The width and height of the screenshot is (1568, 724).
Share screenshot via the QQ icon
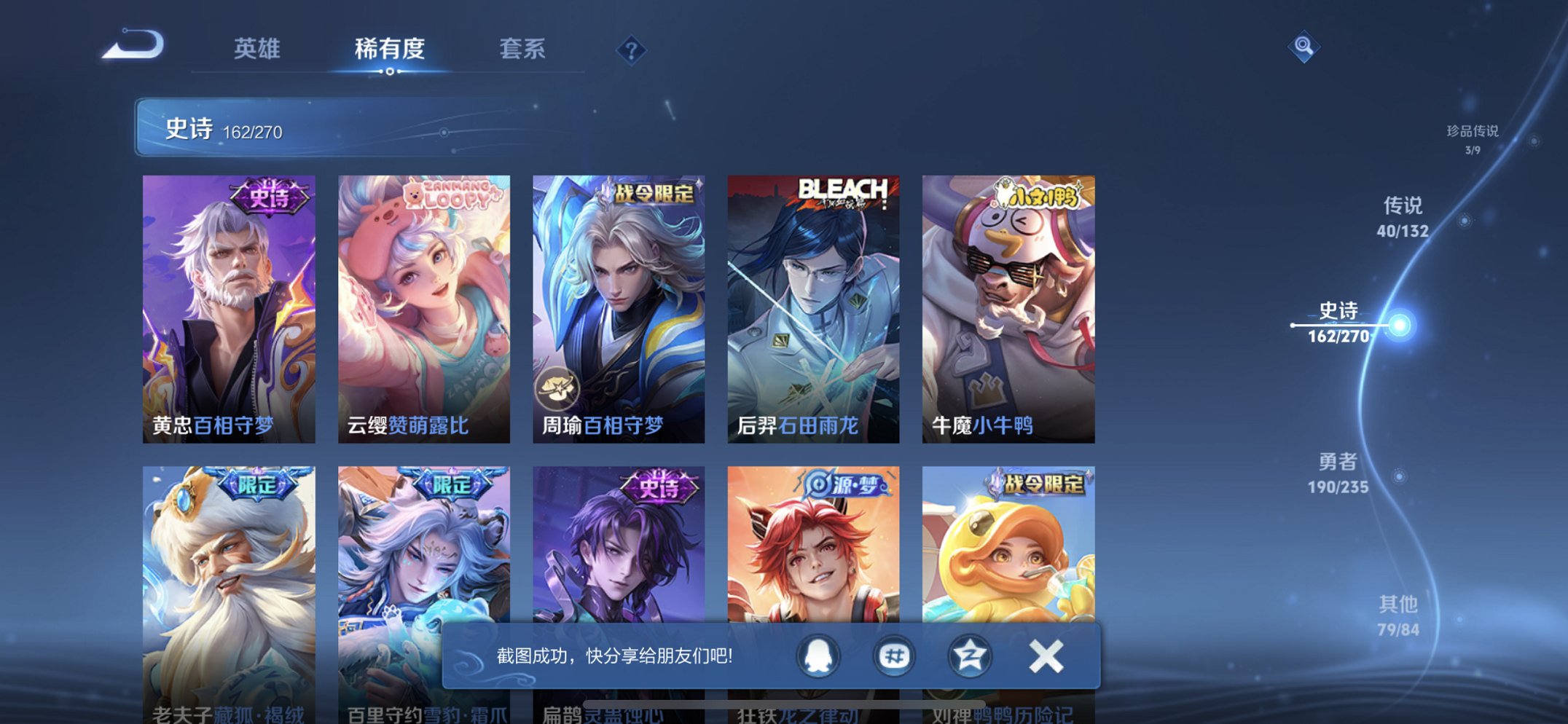click(x=818, y=655)
